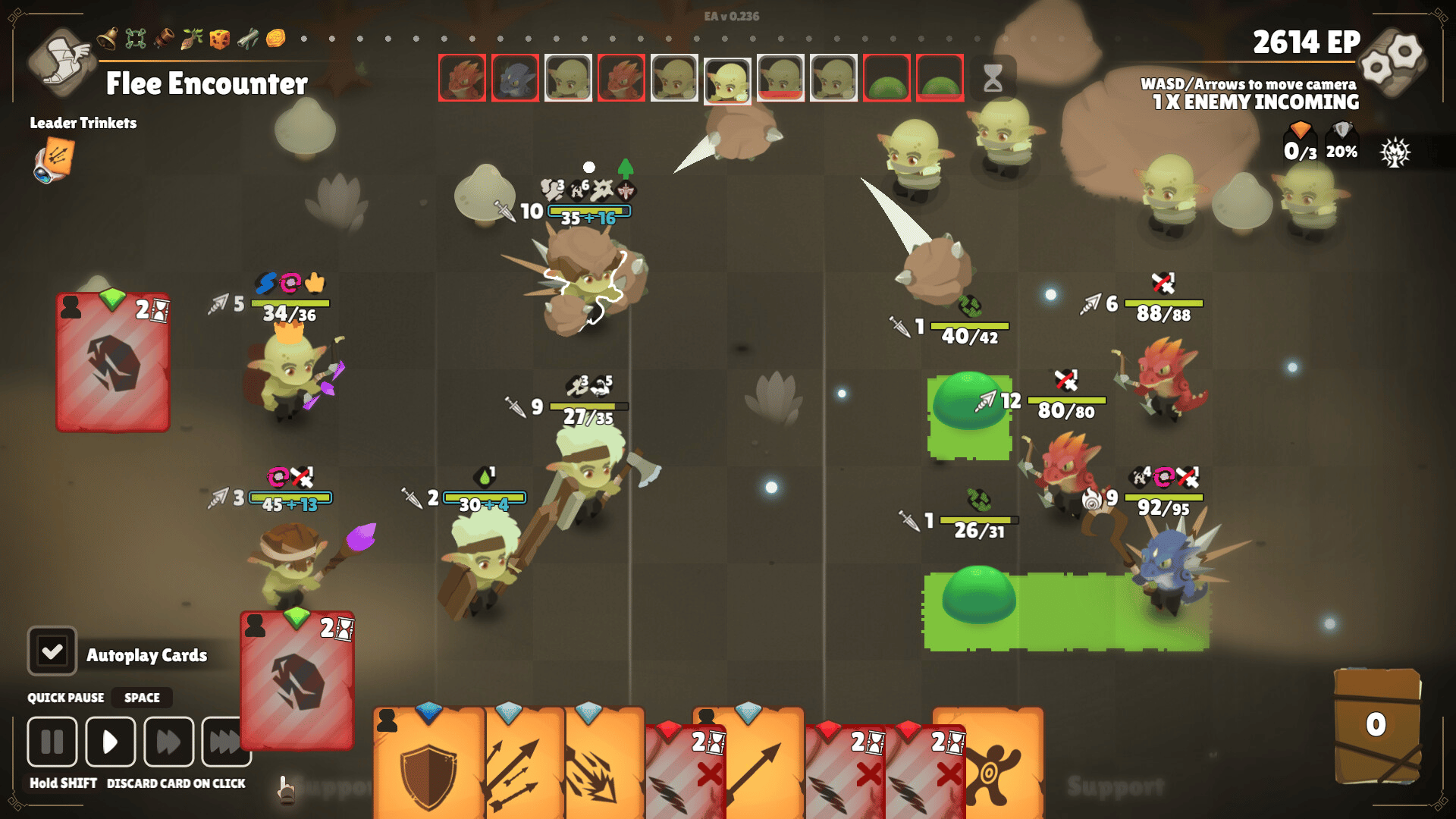Viewport: 1456px width, 819px height.
Task: Click the bell trinket icon
Action: (107, 37)
